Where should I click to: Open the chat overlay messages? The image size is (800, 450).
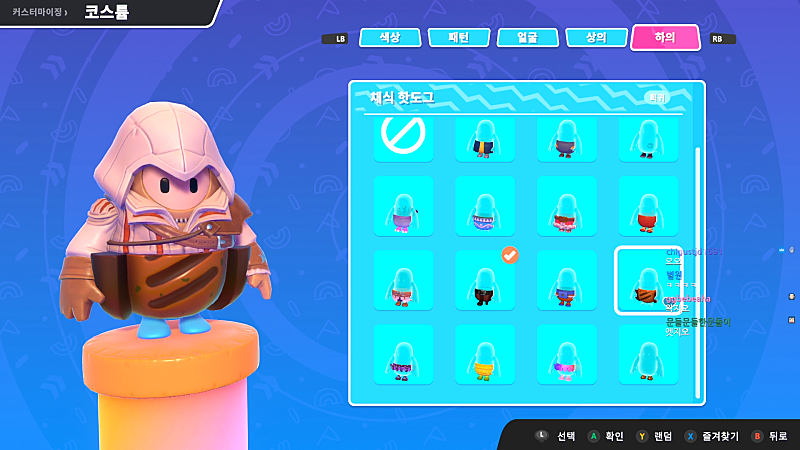(x=698, y=290)
